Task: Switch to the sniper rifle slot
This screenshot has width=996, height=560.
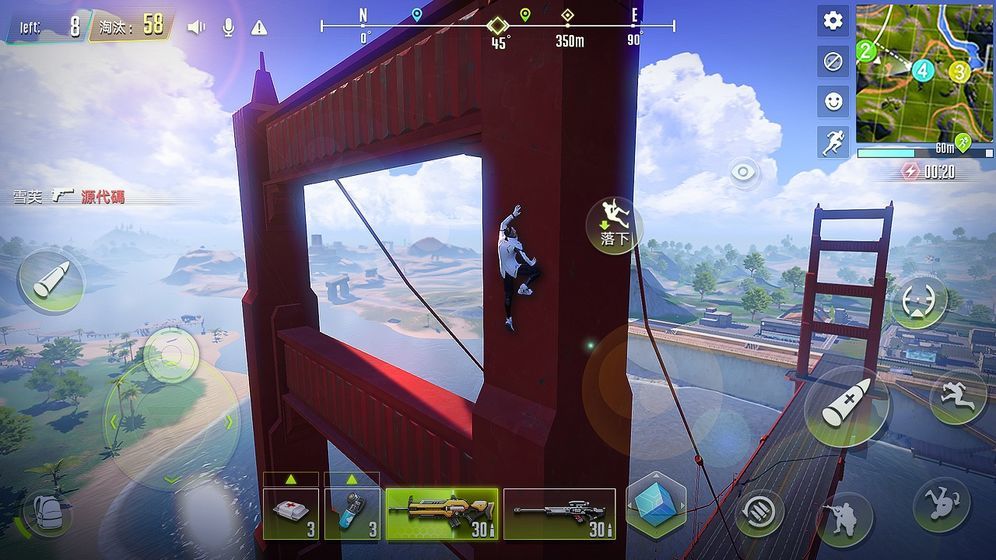Action: point(559,514)
